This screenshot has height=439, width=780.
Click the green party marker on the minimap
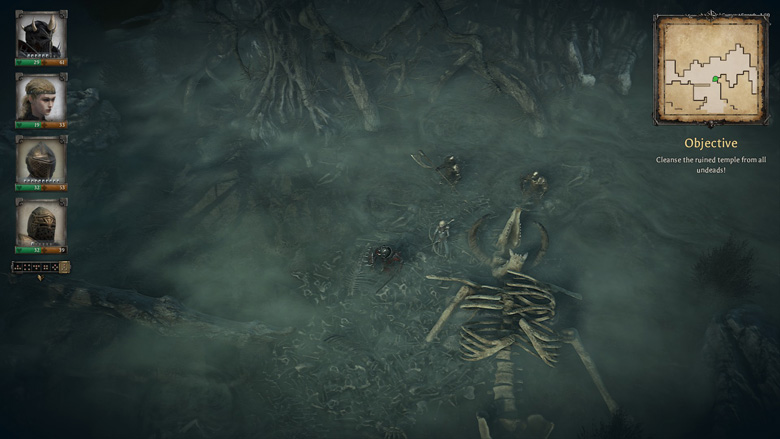click(716, 78)
